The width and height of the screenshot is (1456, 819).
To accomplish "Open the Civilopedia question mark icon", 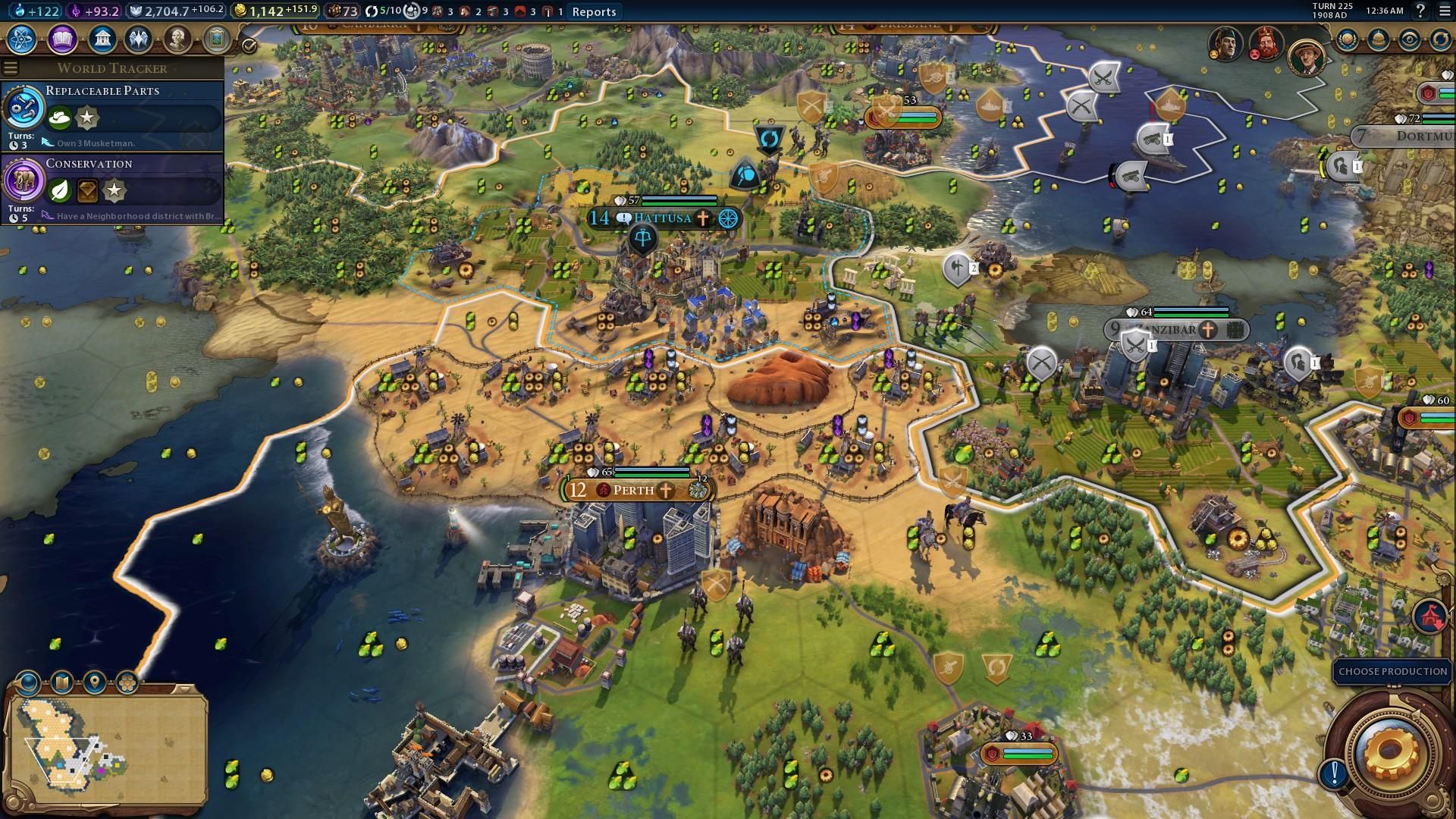I will [1420, 11].
